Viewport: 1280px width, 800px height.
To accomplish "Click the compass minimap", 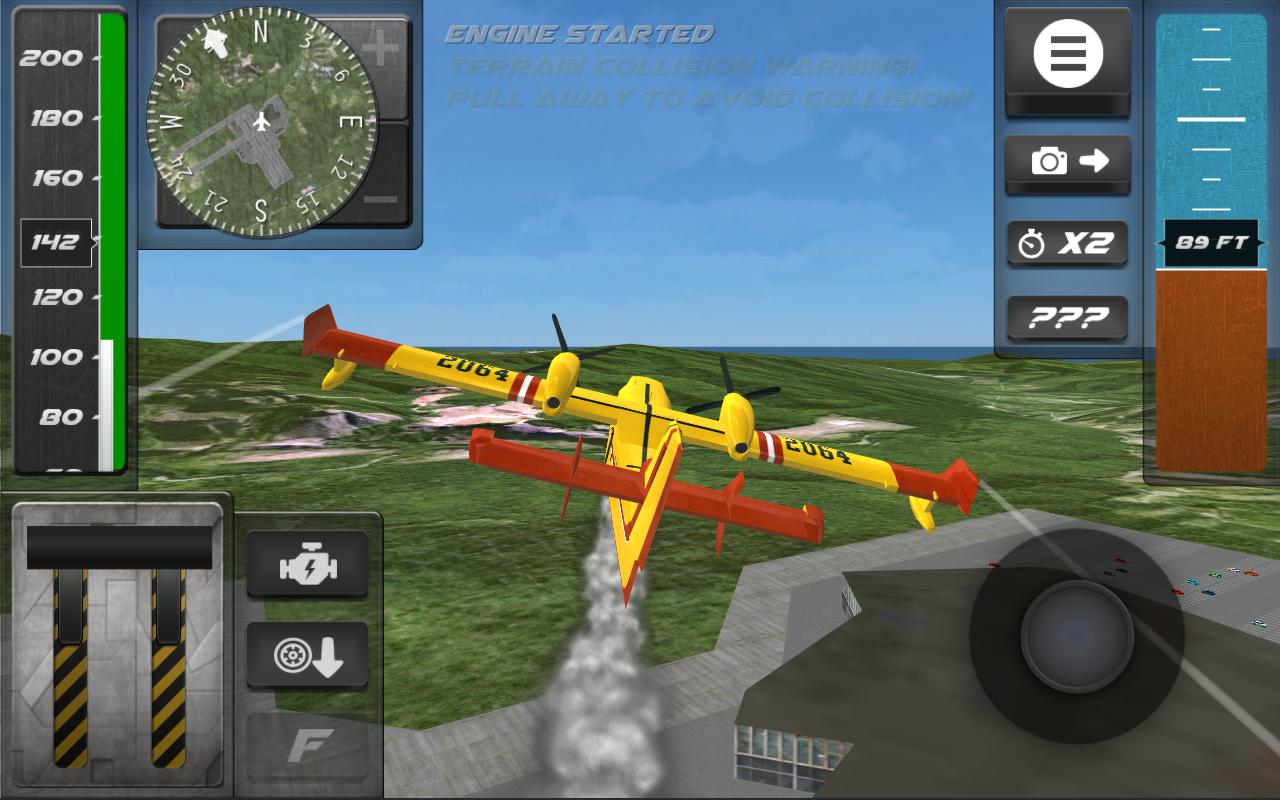I will point(261,122).
